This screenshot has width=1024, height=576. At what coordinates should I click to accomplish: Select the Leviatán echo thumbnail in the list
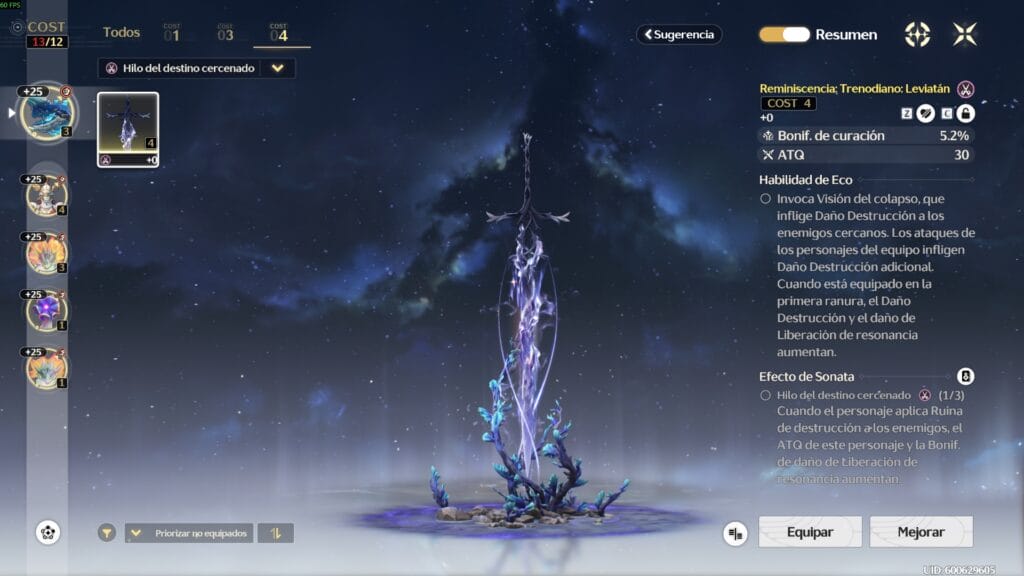click(128, 129)
